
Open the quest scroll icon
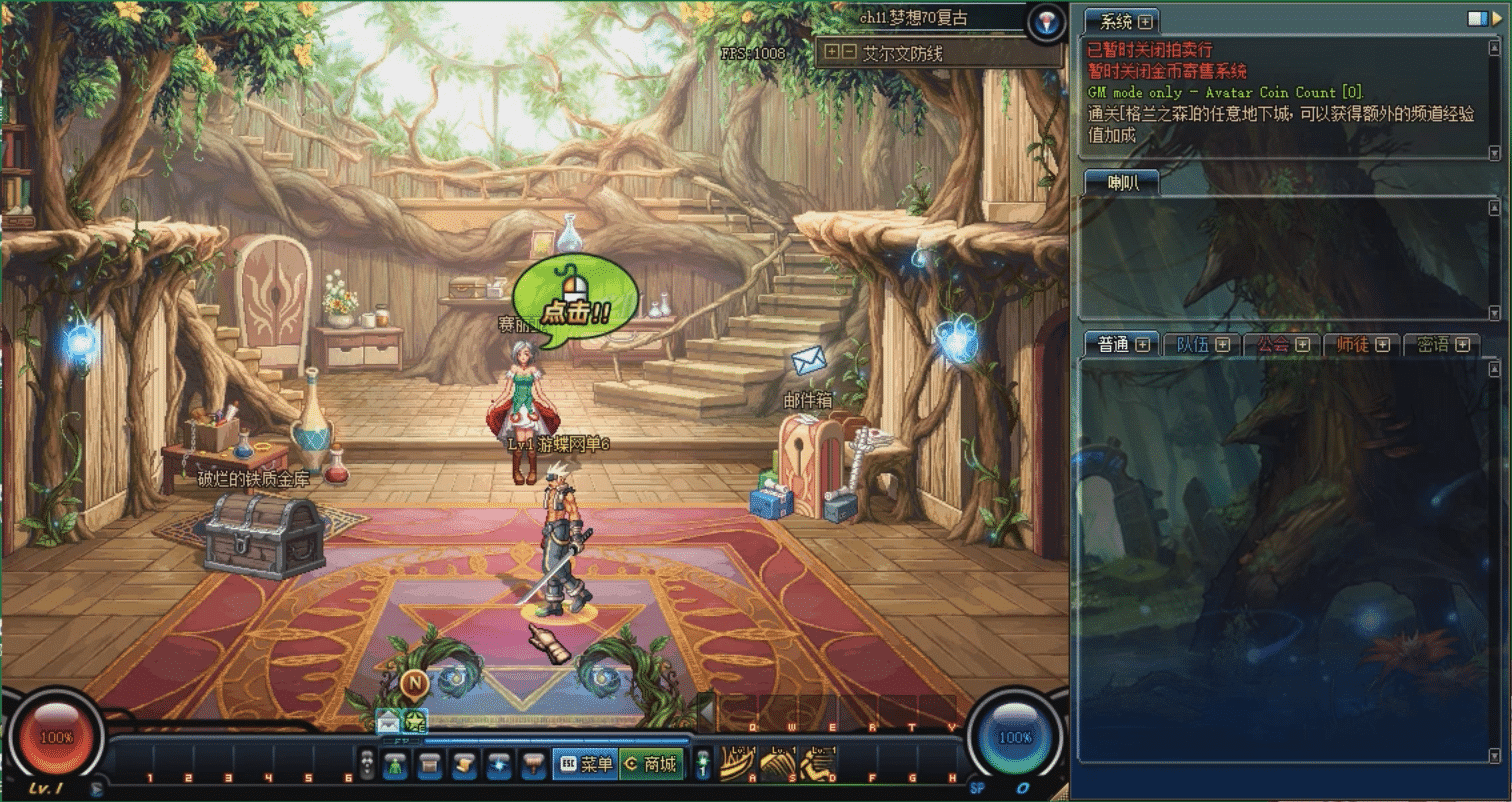463,765
